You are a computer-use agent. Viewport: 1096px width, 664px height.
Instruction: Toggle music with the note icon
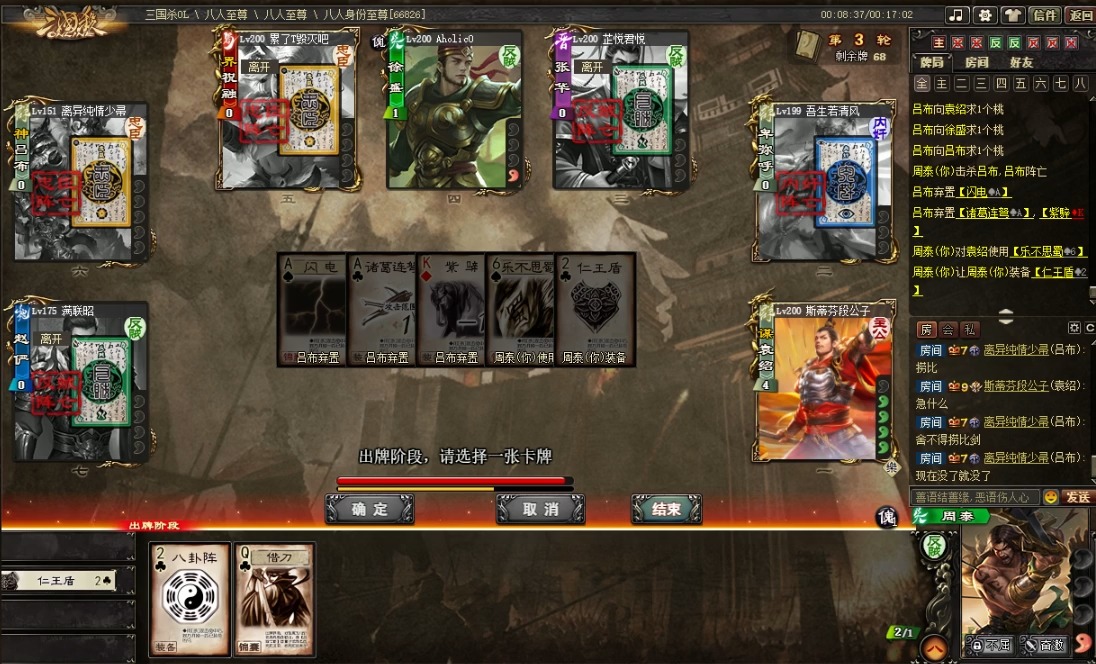coord(957,15)
